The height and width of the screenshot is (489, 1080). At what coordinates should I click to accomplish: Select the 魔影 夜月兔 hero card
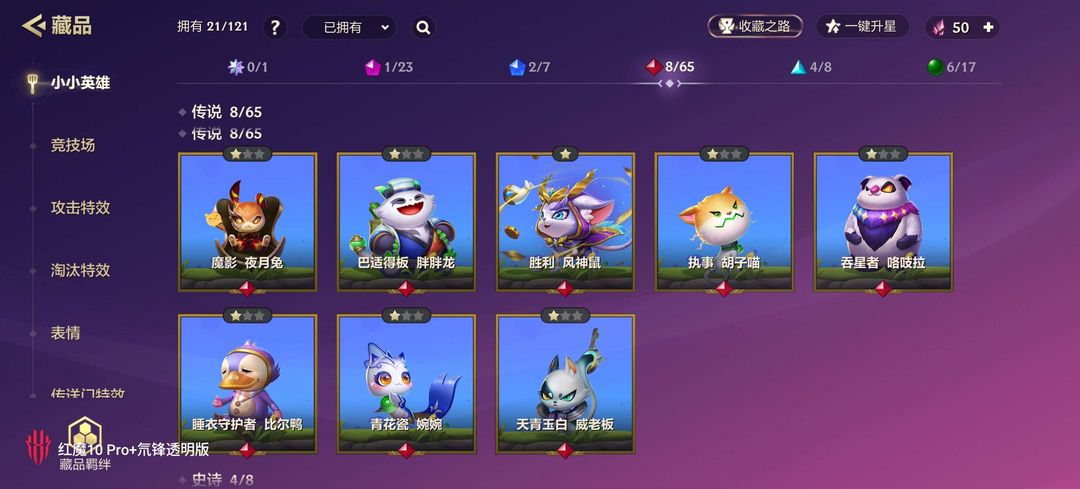(247, 220)
